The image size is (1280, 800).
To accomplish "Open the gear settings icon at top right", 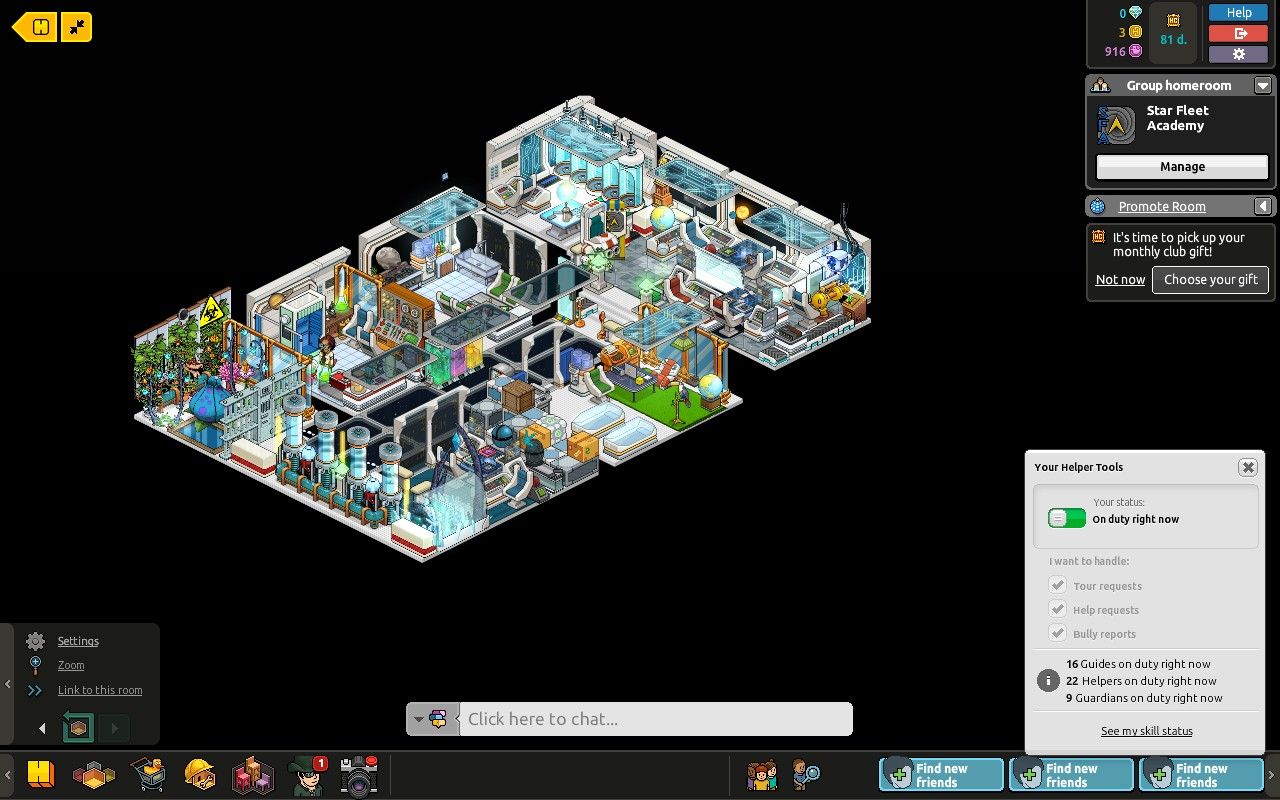I will 1238,54.
